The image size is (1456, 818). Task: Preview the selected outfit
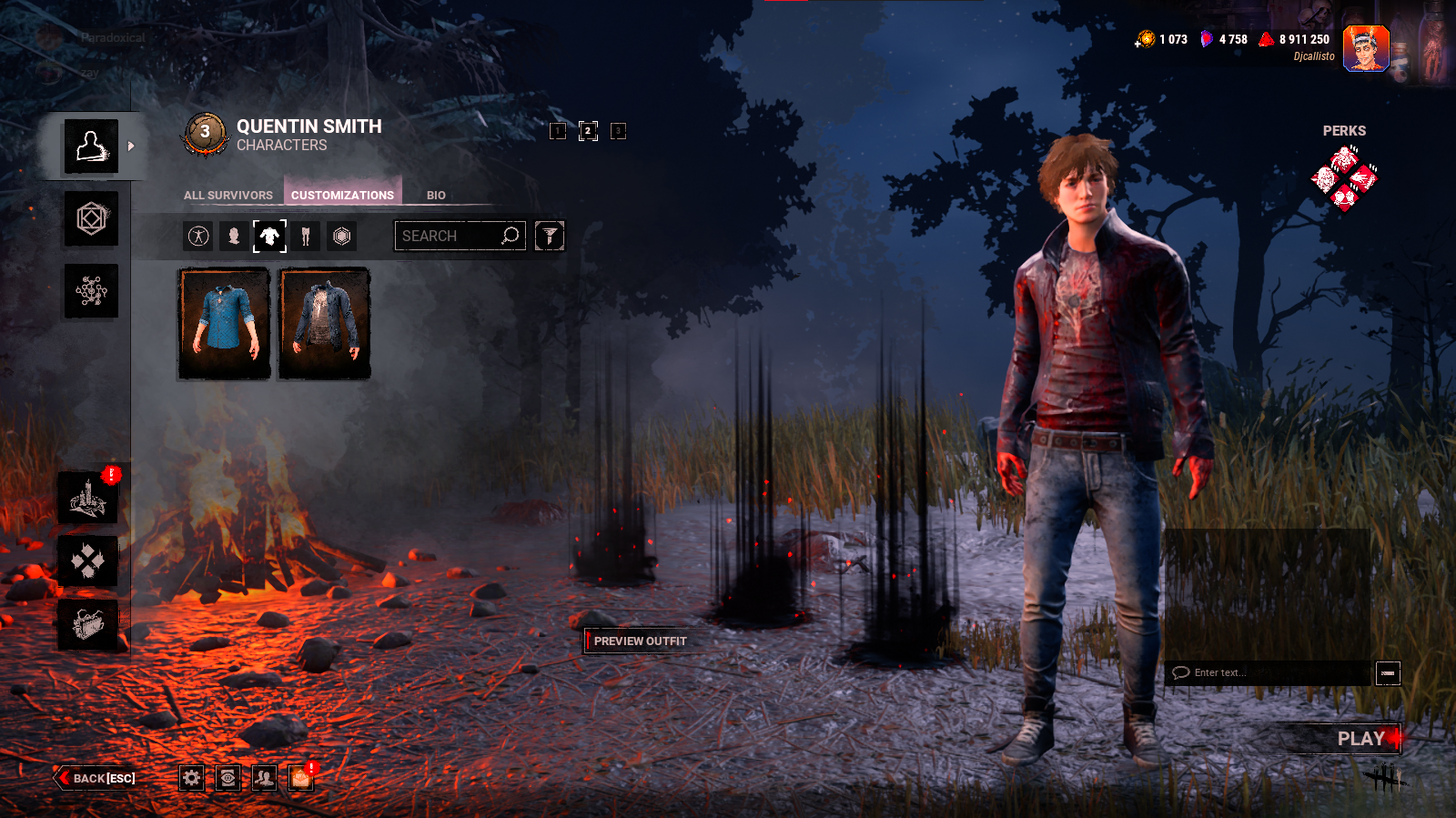(x=640, y=641)
